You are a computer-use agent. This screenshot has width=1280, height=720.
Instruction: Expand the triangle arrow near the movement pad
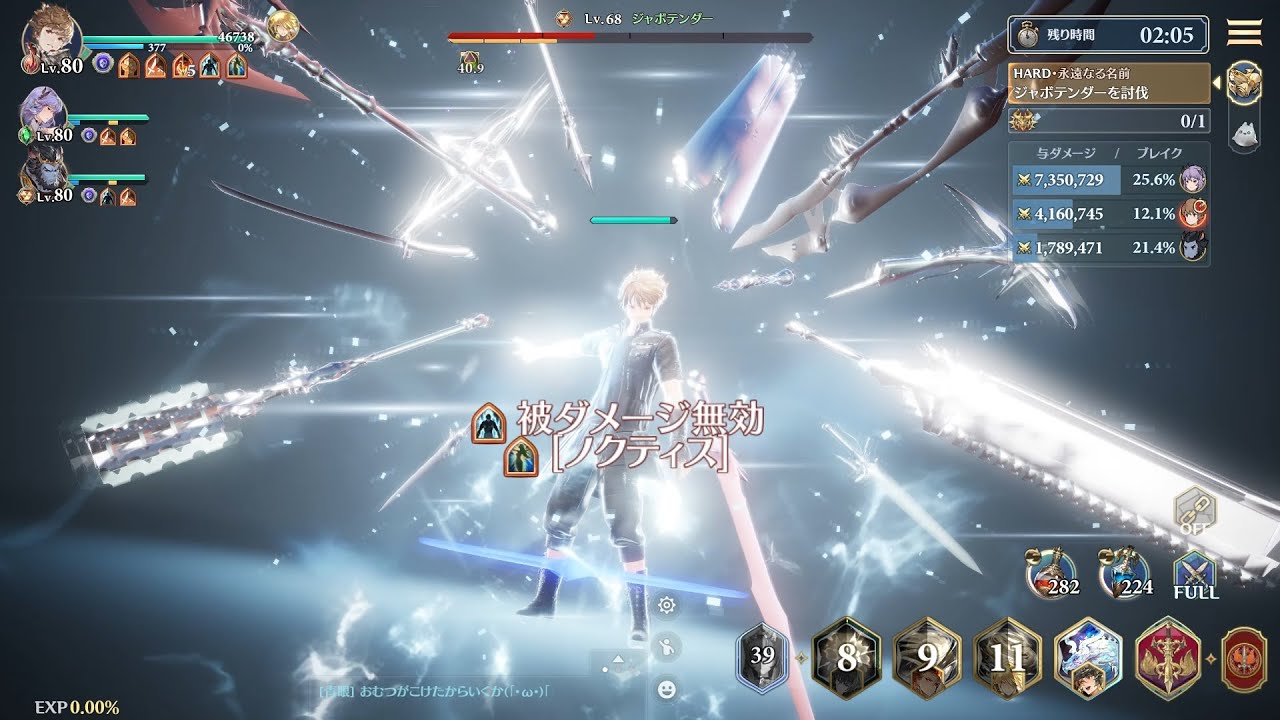(618, 659)
